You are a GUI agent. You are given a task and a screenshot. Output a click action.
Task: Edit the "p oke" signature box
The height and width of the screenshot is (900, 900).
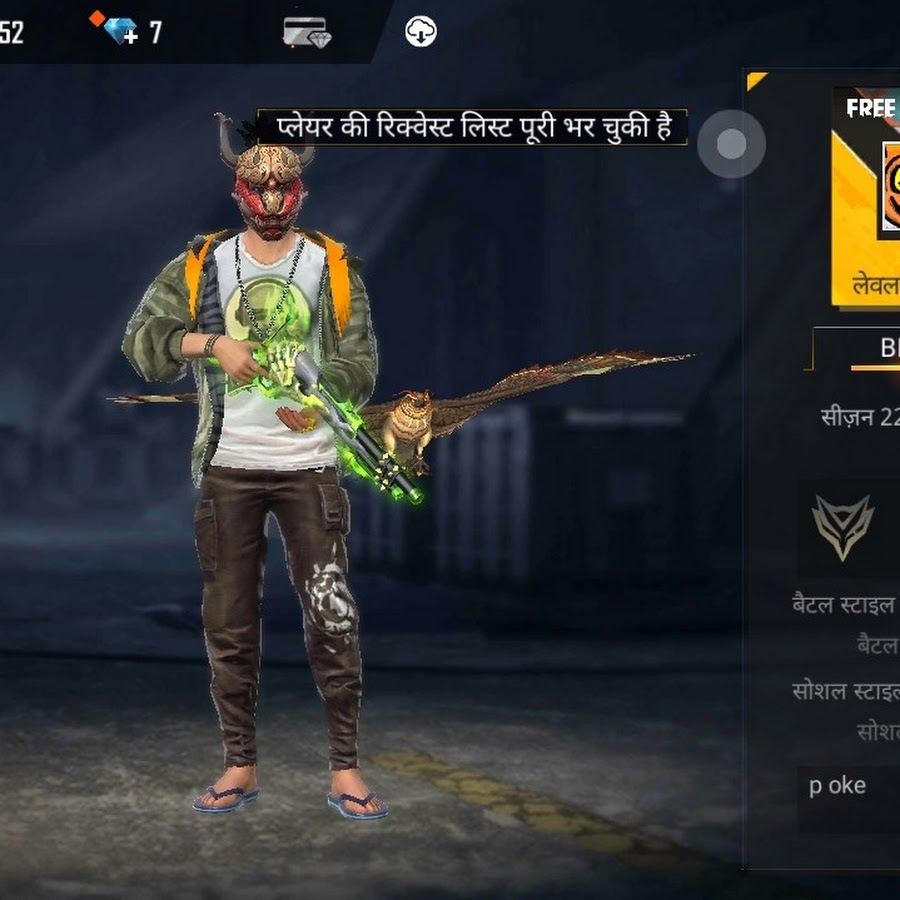click(x=848, y=786)
